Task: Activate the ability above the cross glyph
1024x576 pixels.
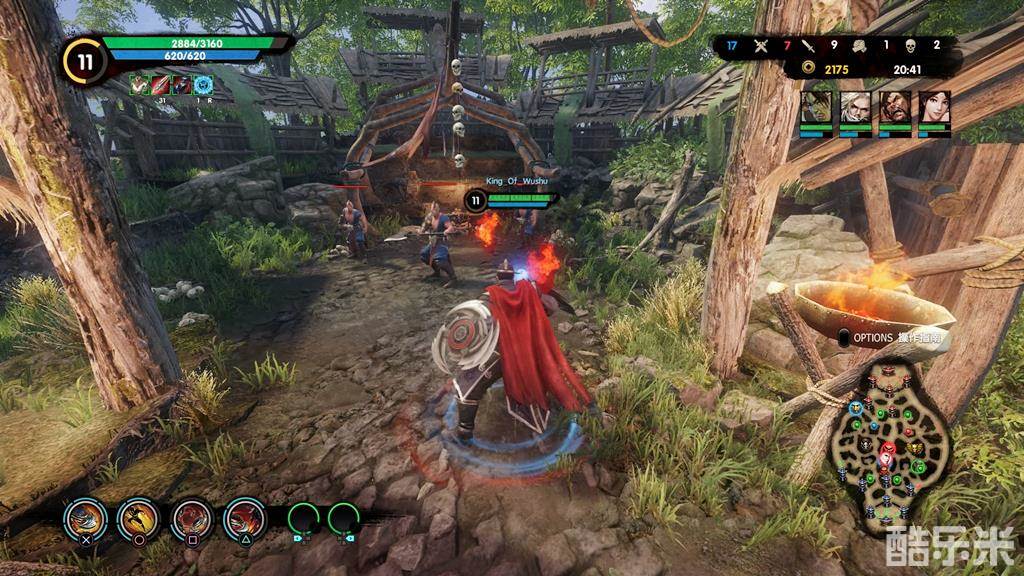Action: click(85, 517)
